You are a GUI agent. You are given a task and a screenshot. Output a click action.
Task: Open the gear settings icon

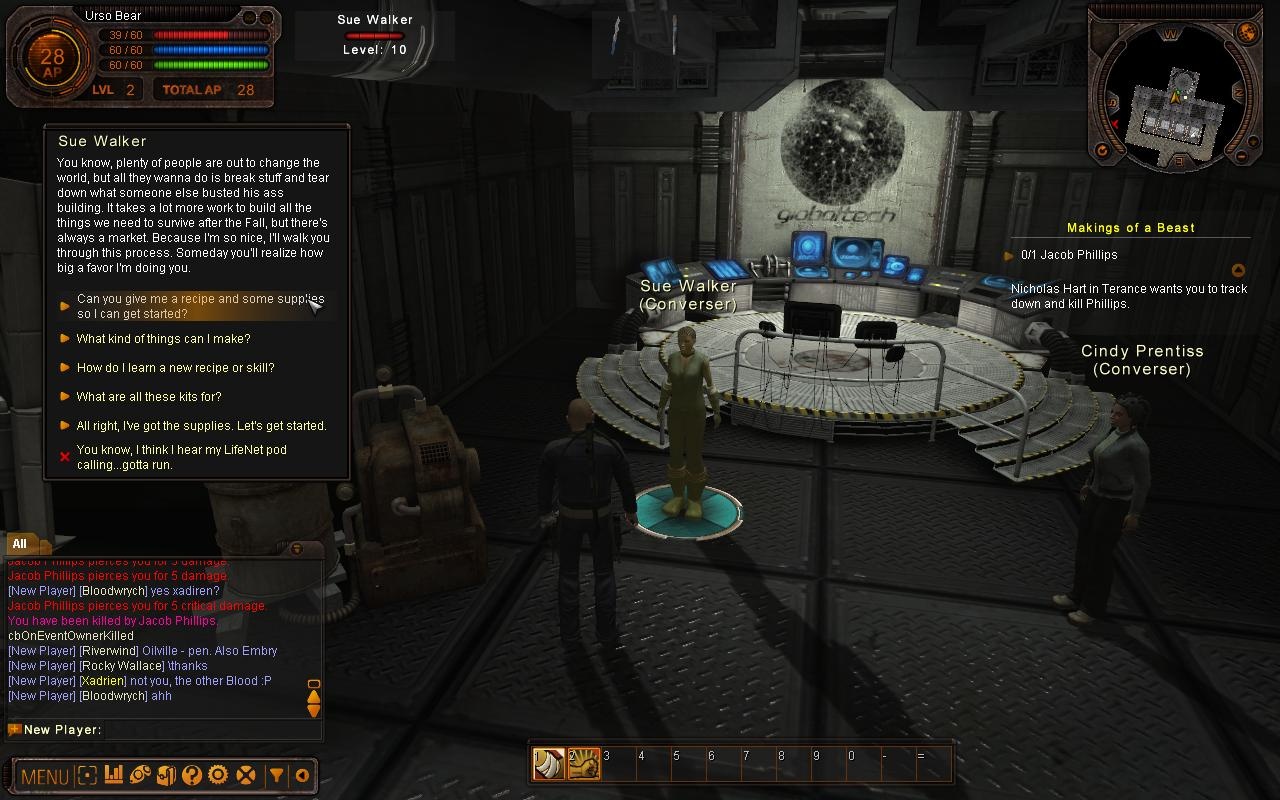tap(218, 775)
